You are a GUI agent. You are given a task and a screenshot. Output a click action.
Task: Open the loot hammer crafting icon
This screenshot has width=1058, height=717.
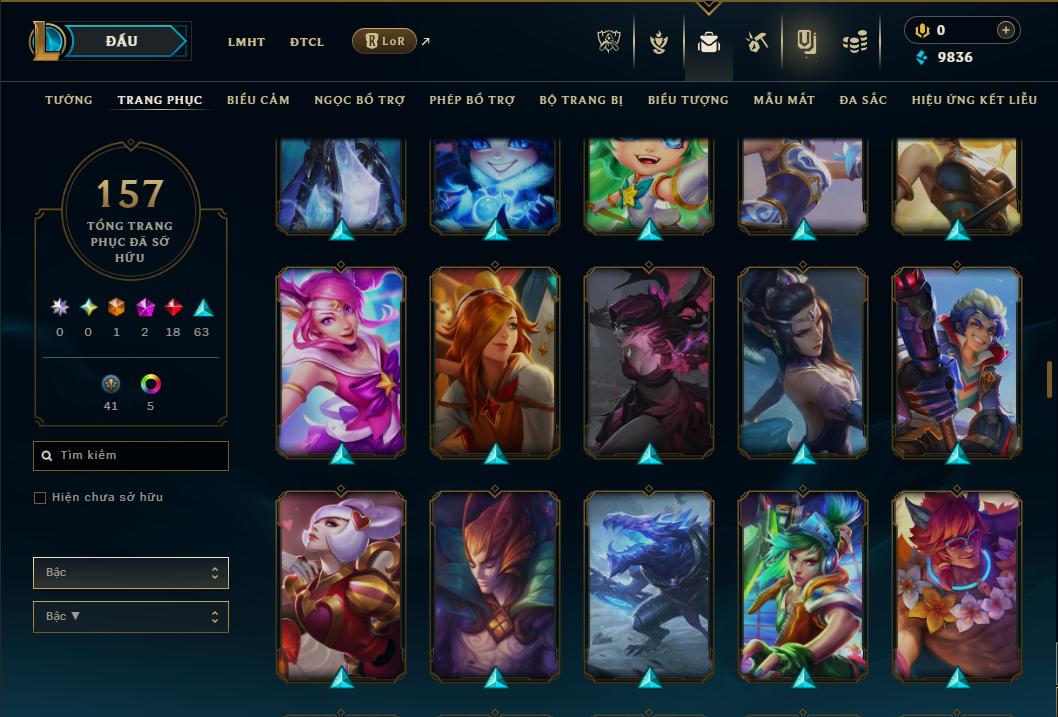756,42
